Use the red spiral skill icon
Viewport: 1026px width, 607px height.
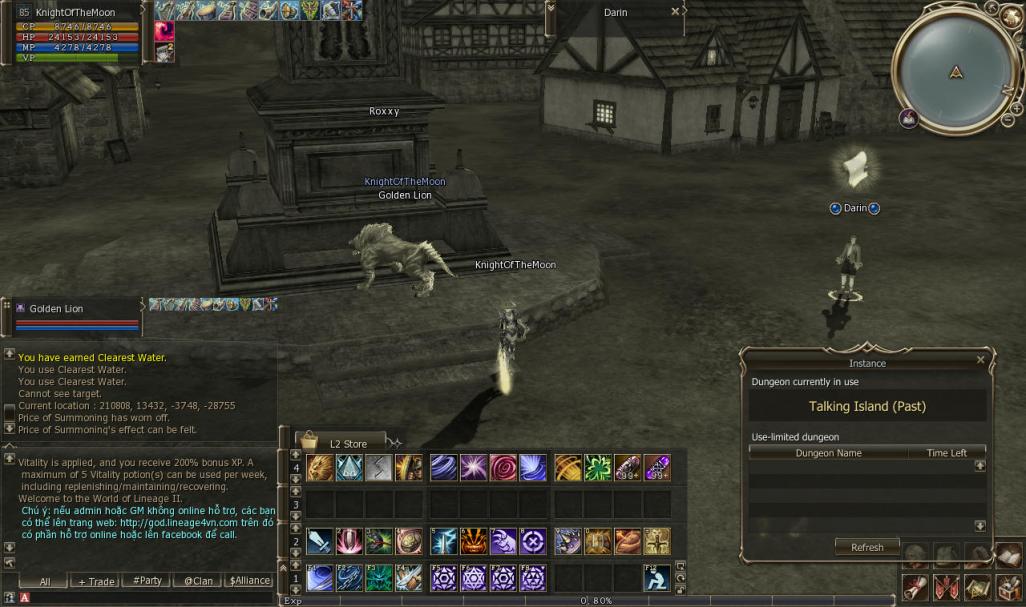pyautogui.click(x=504, y=468)
